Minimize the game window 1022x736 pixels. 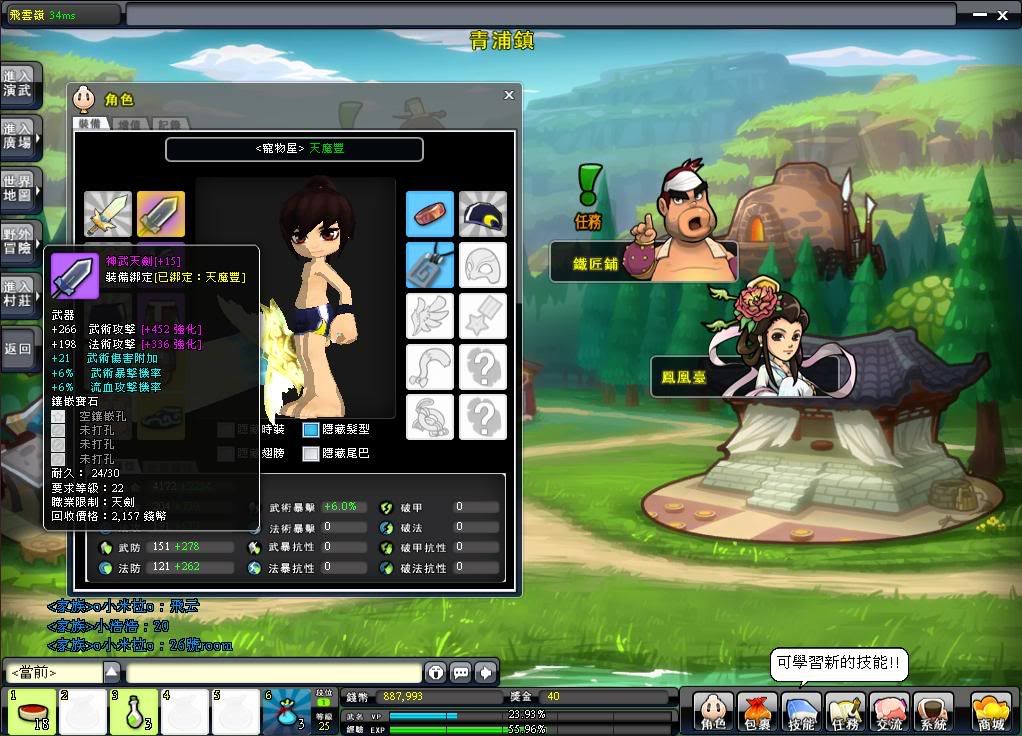pyautogui.click(x=977, y=13)
